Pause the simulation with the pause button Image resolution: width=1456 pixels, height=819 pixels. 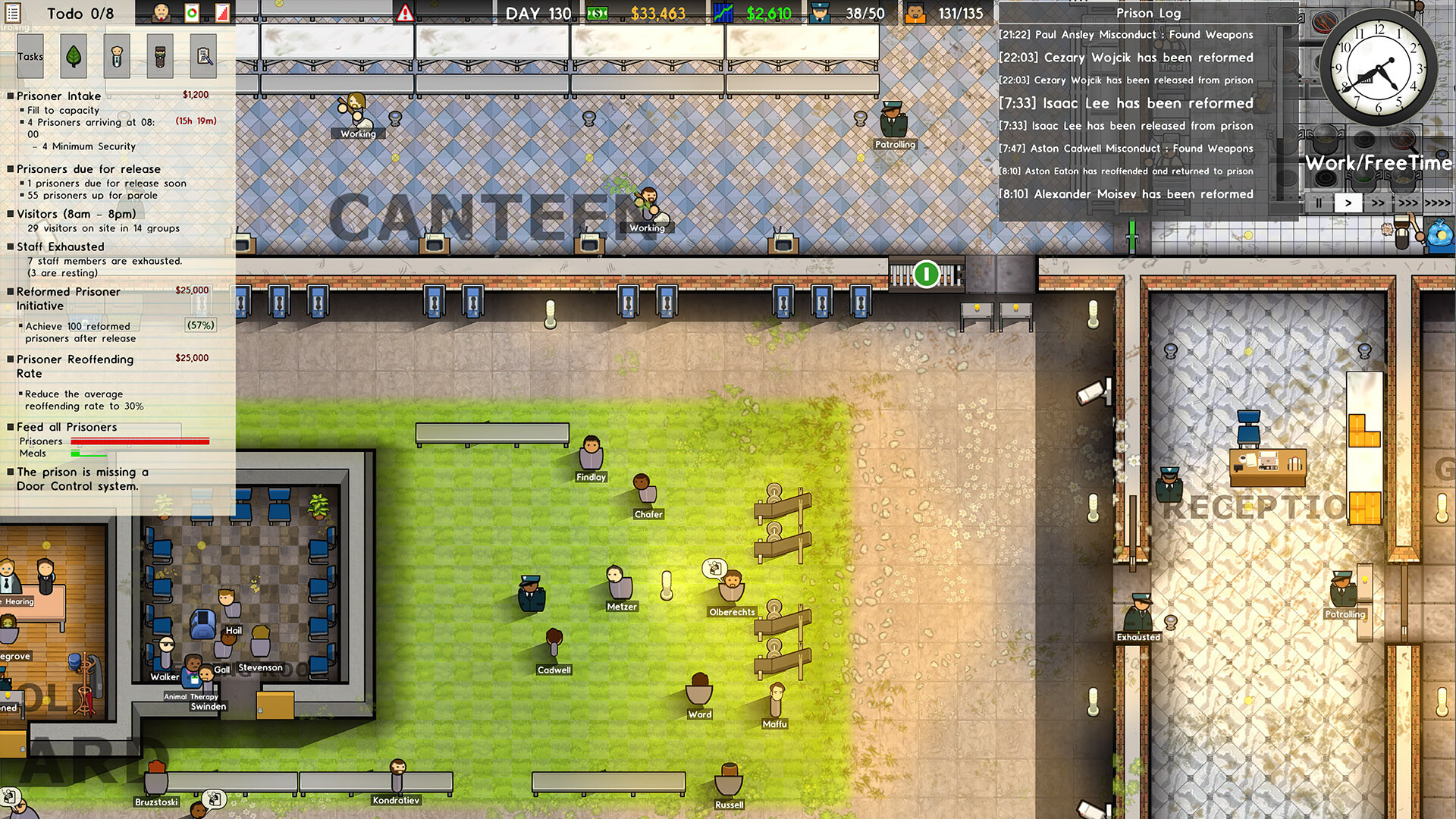coord(1317,203)
